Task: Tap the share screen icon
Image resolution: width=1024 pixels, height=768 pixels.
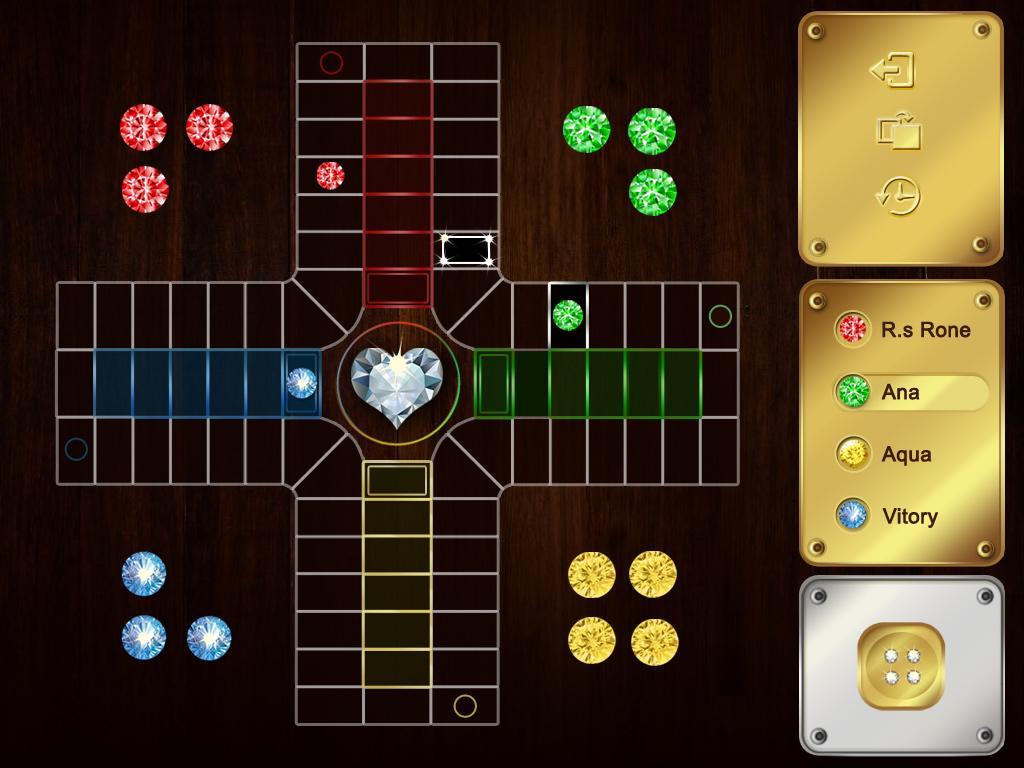Action: click(x=899, y=132)
